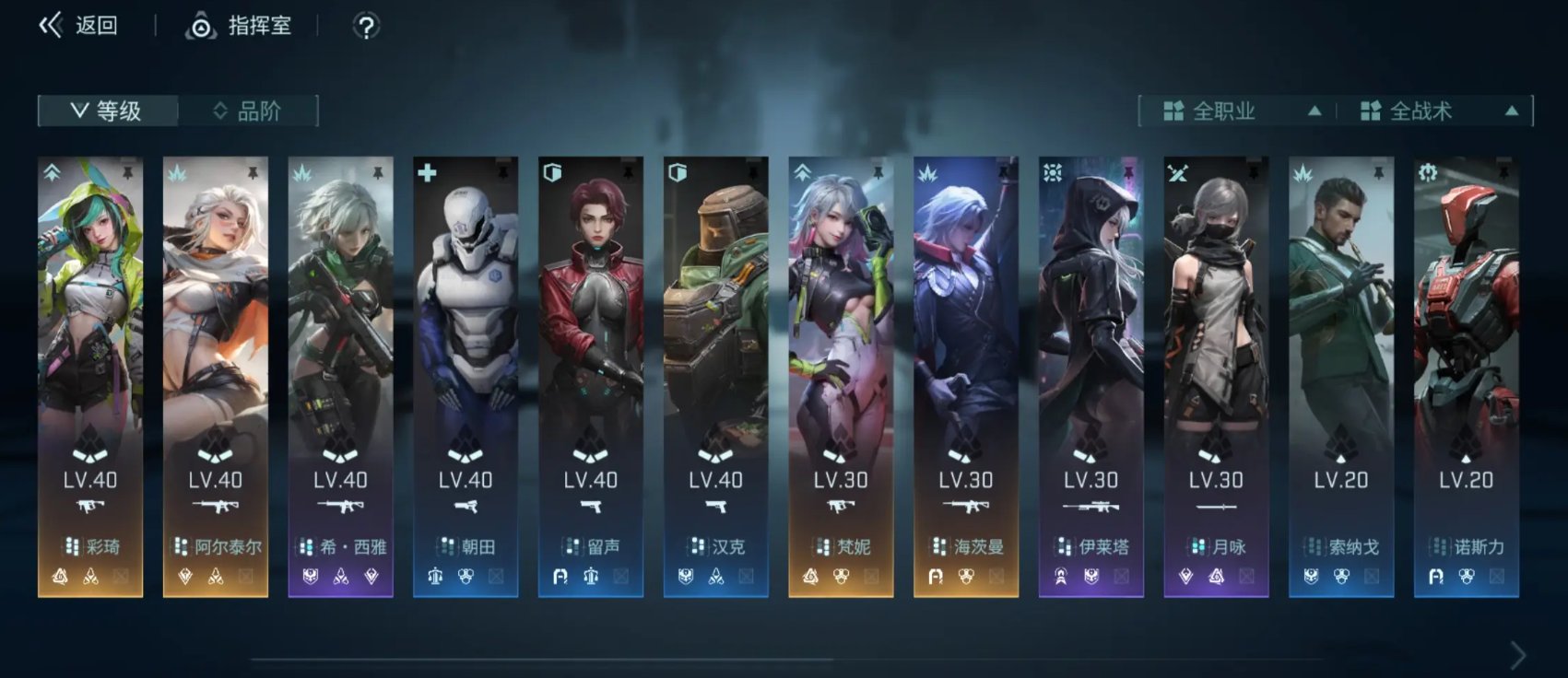Sort characters by 等级 level
1568x678 pixels.
[107, 111]
